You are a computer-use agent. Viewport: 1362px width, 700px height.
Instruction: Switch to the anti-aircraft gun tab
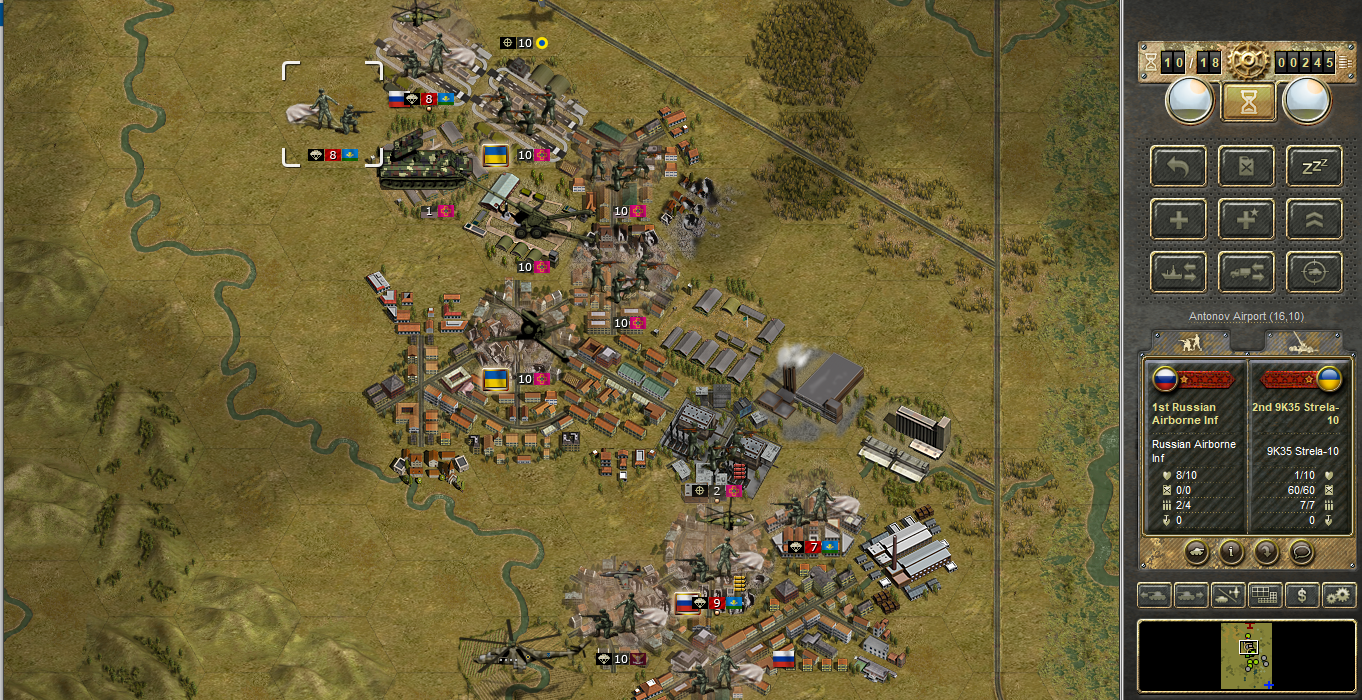[1302, 342]
